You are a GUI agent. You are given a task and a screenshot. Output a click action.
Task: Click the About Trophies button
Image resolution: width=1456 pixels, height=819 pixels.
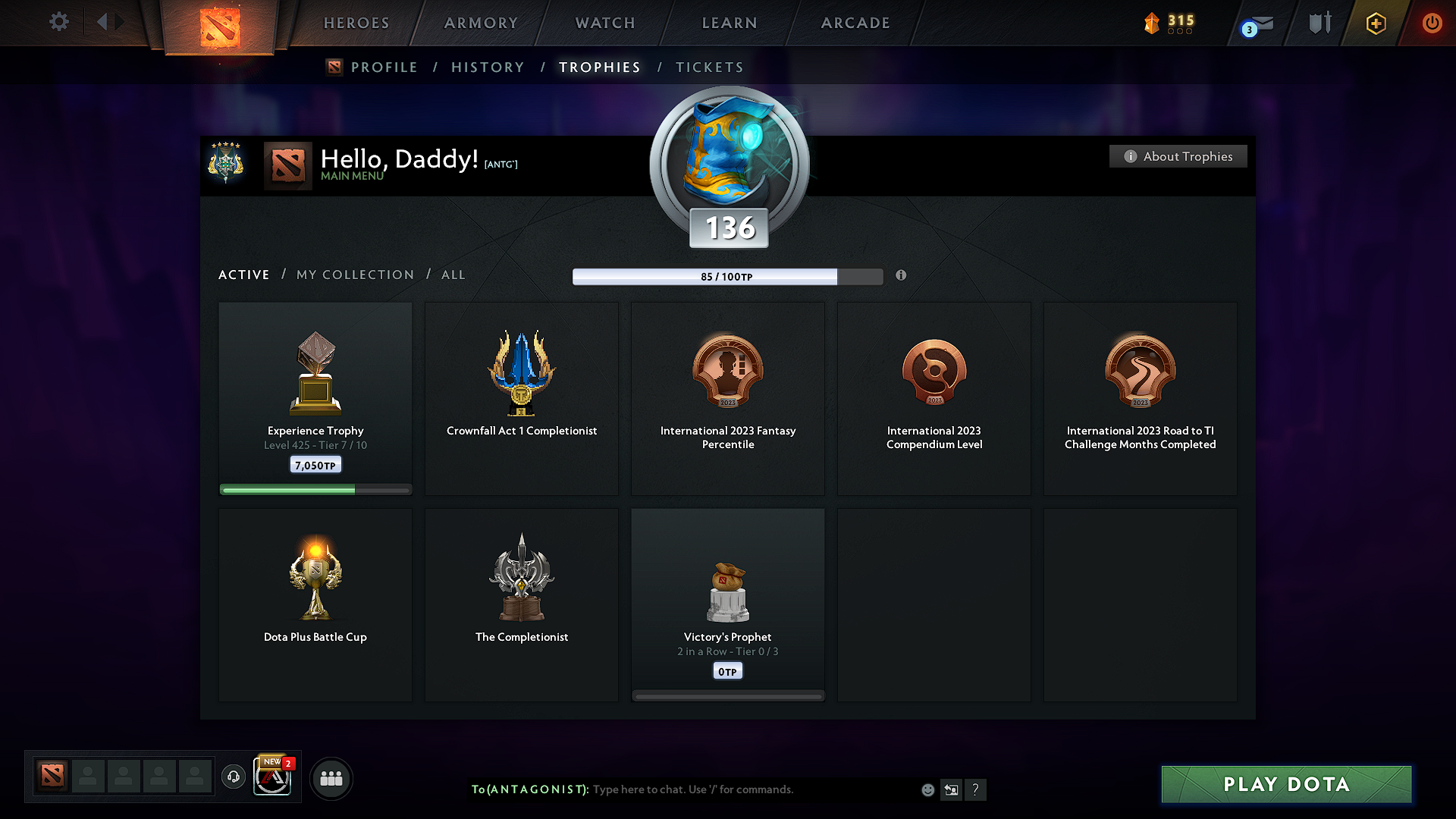1178,156
